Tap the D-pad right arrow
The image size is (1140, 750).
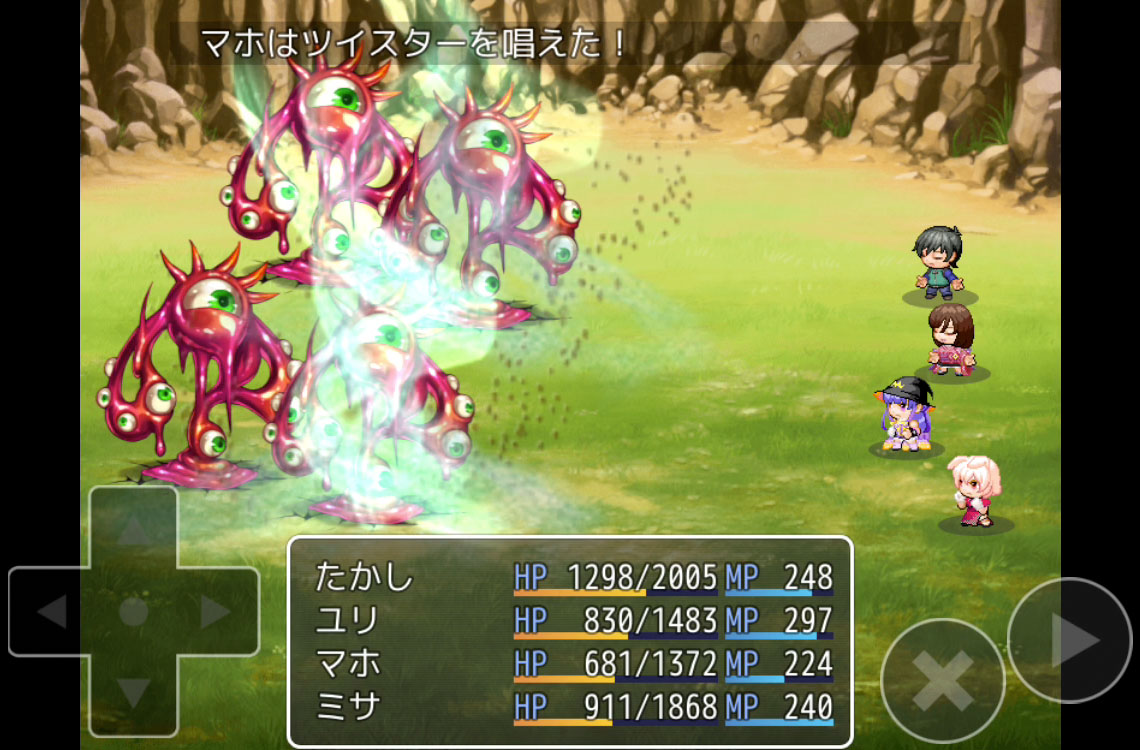click(x=215, y=611)
